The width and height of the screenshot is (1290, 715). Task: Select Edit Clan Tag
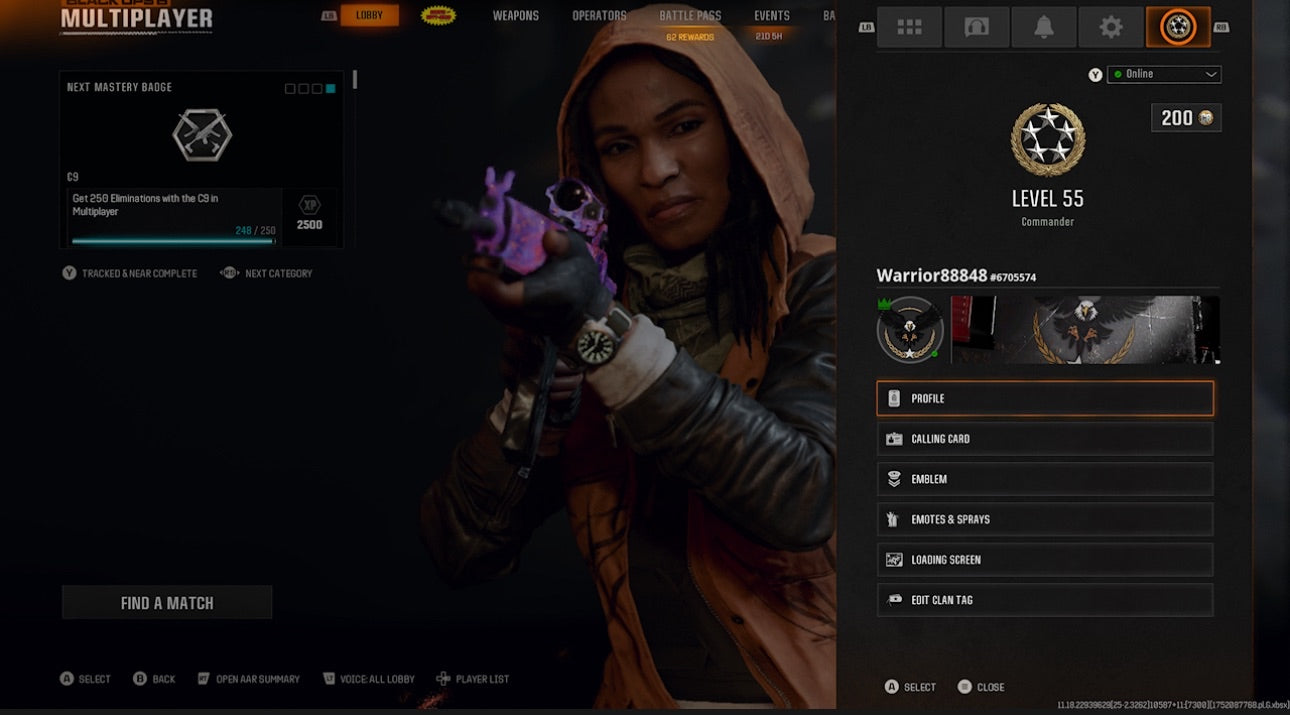coord(1045,600)
